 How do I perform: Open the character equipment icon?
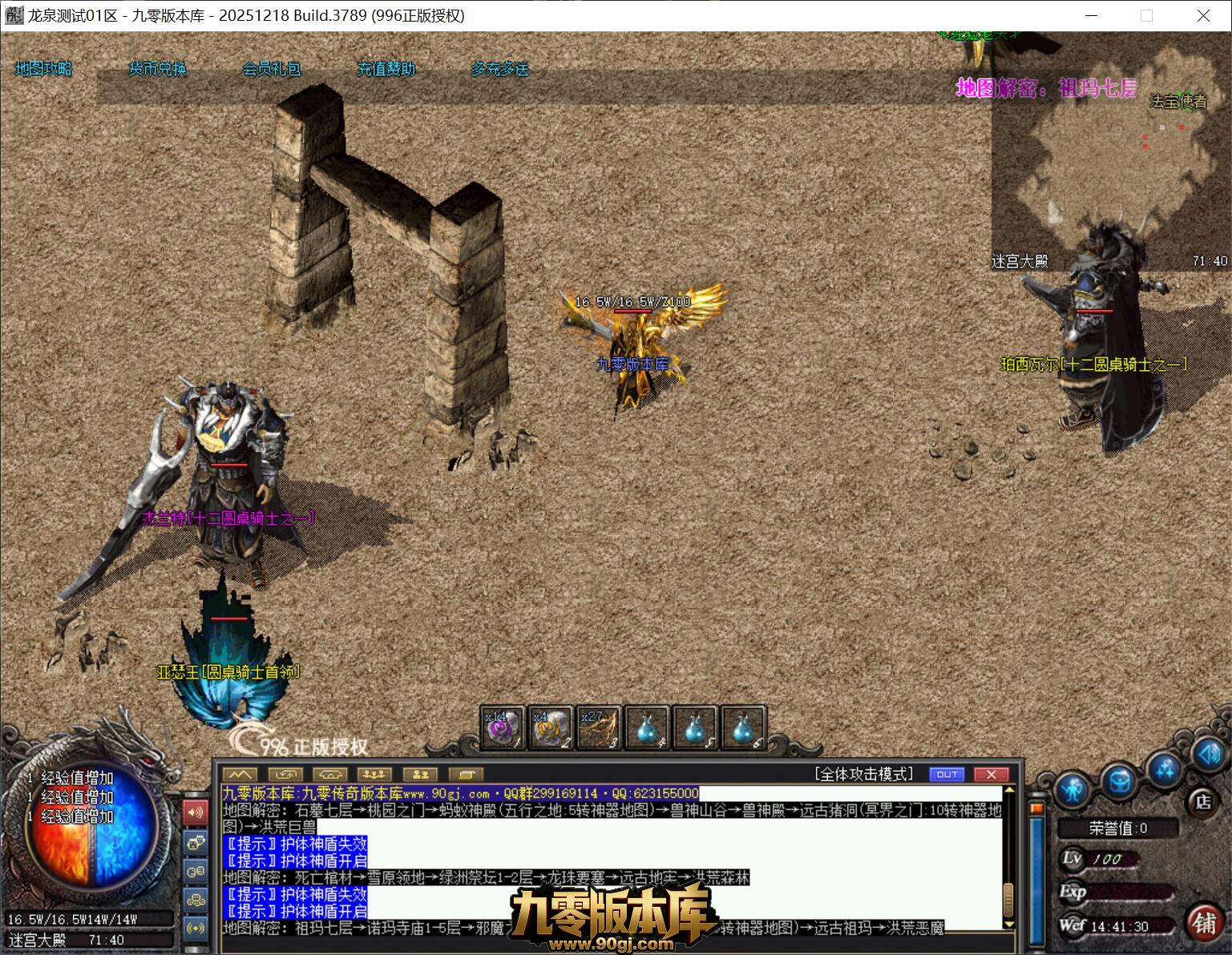point(1072,790)
